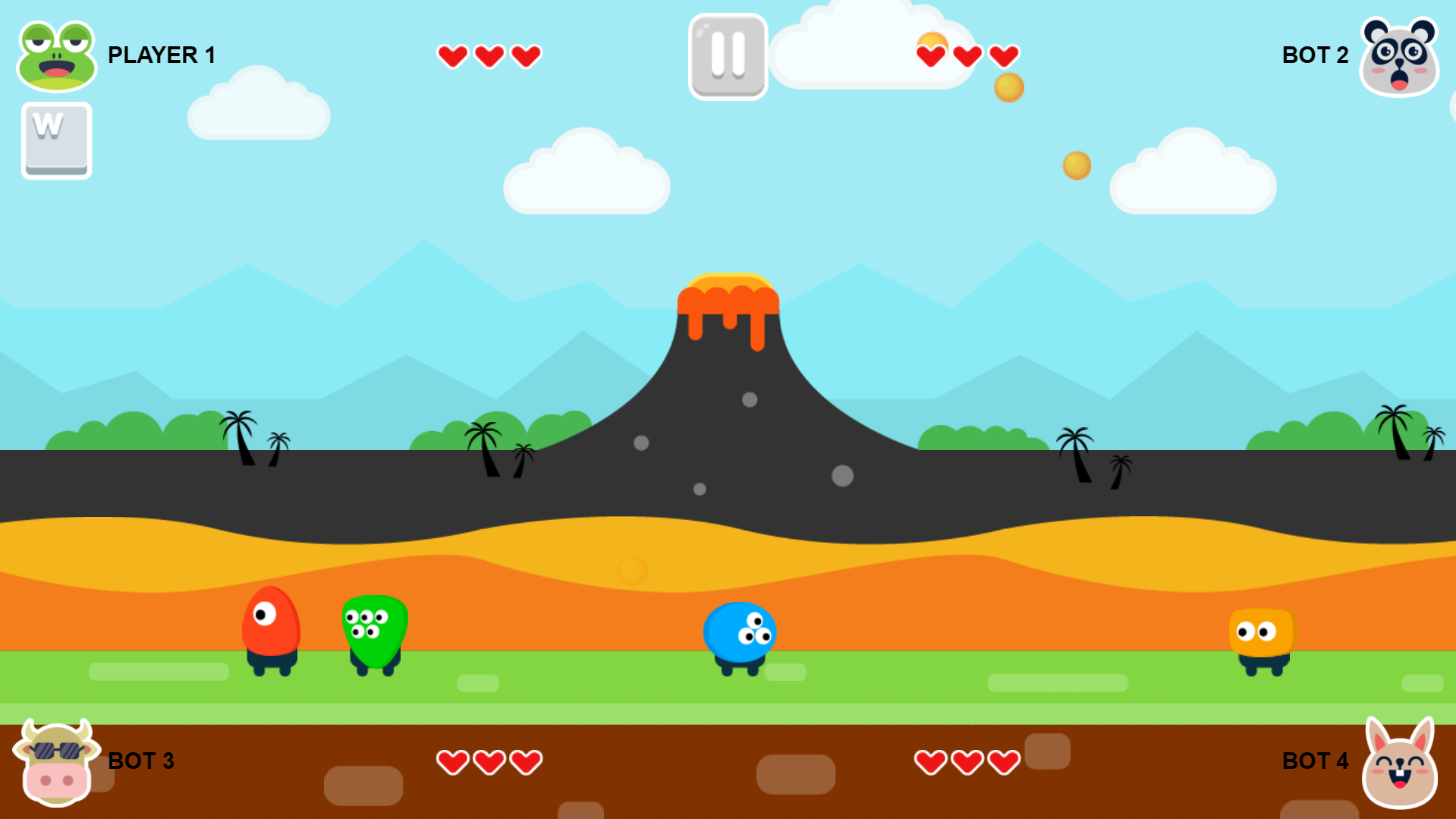Screen dimensions: 1456x819
Task: Click the BOT 3 name text
Action: click(141, 761)
